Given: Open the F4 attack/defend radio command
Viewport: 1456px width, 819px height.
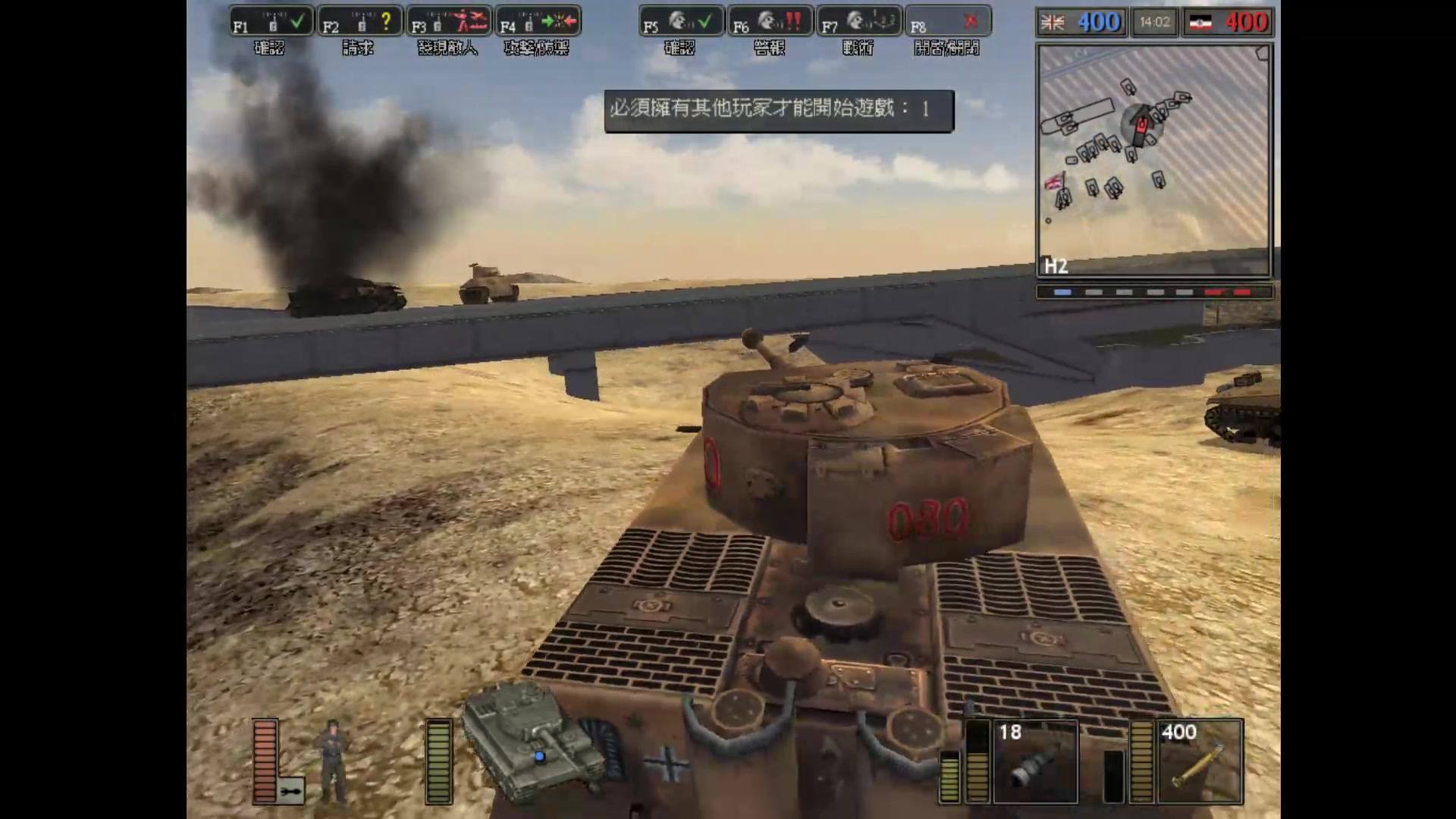Looking at the screenshot, I should [538, 23].
